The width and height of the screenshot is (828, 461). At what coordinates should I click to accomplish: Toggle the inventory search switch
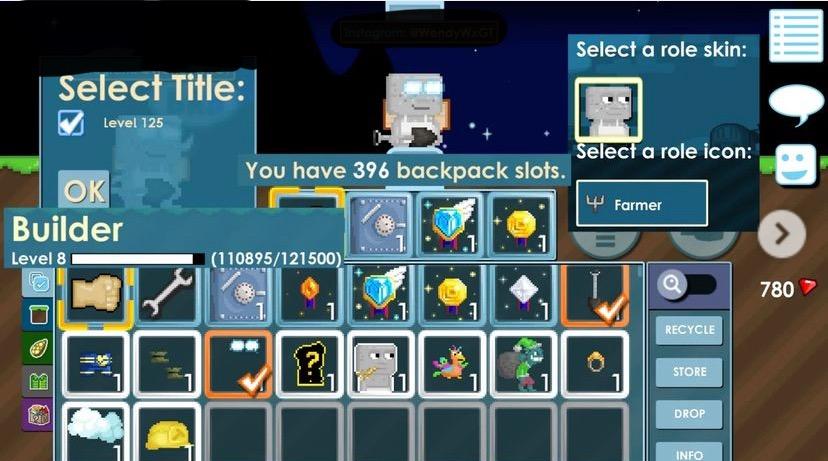pos(688,286)
